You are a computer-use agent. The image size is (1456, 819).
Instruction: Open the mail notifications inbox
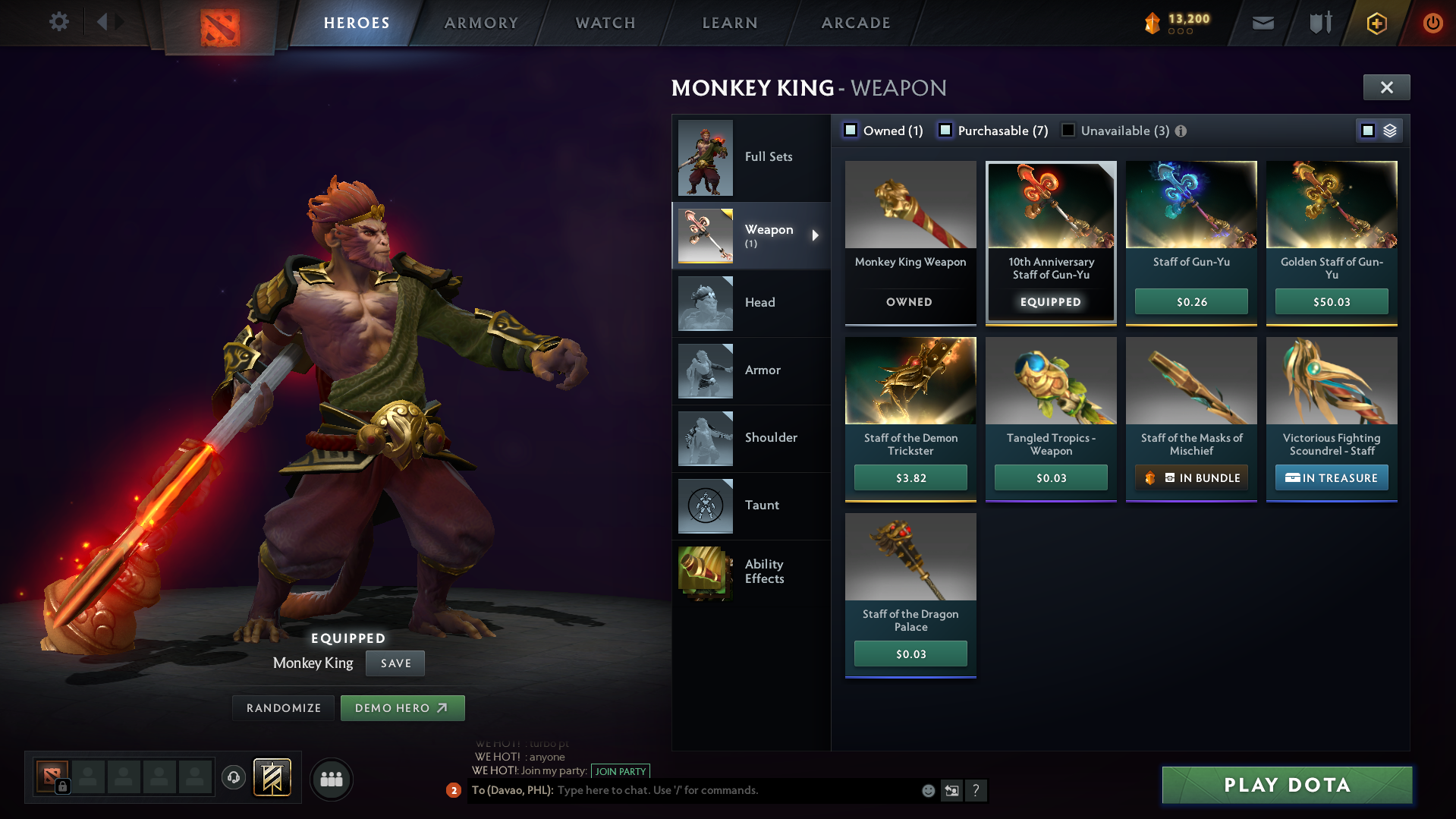(1262, 23)
